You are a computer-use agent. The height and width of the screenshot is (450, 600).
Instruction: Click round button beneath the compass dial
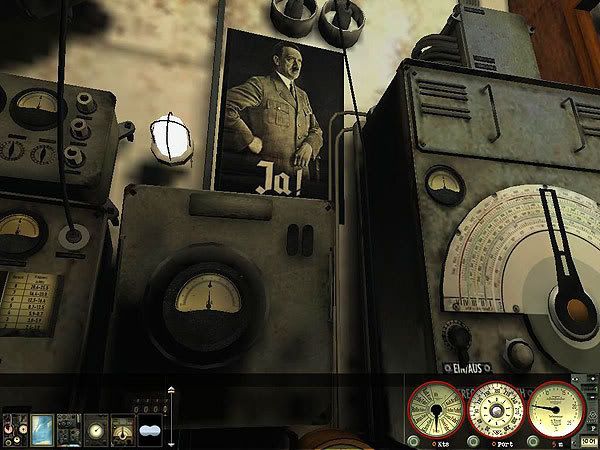(x=472, y=440)
